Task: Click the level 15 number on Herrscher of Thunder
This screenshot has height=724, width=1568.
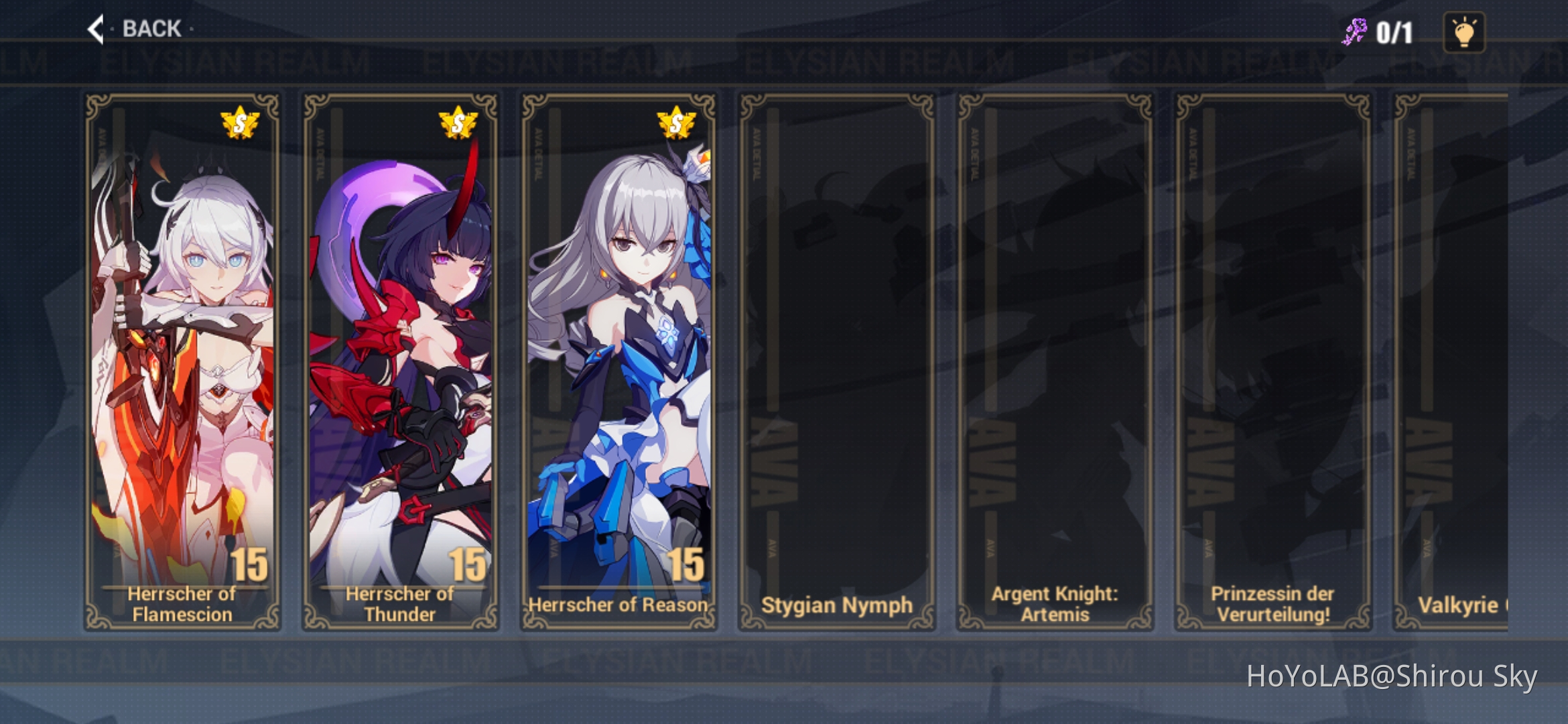Action: [467, 565]
